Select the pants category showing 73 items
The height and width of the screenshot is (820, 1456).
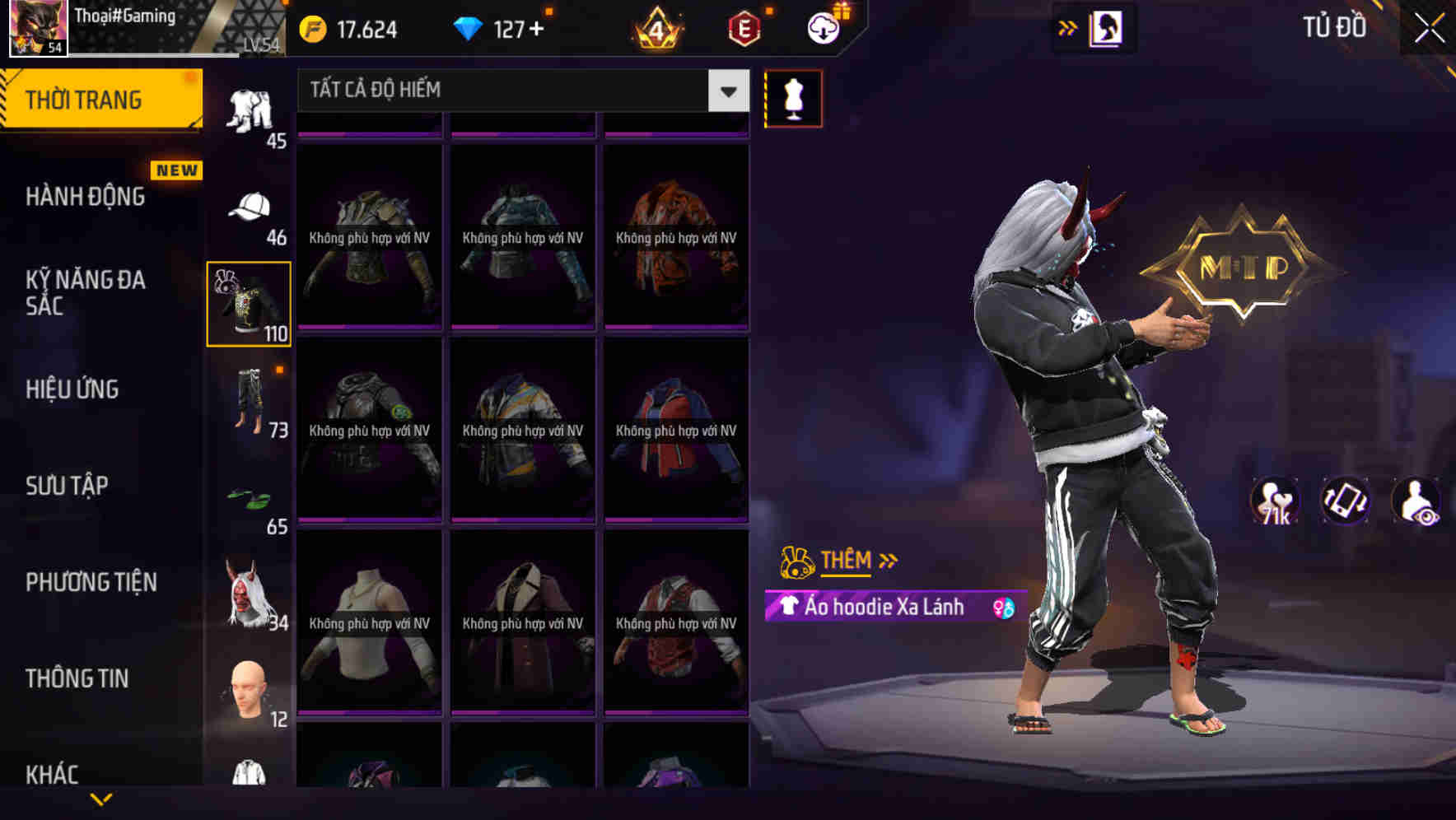tap(250, 403)
